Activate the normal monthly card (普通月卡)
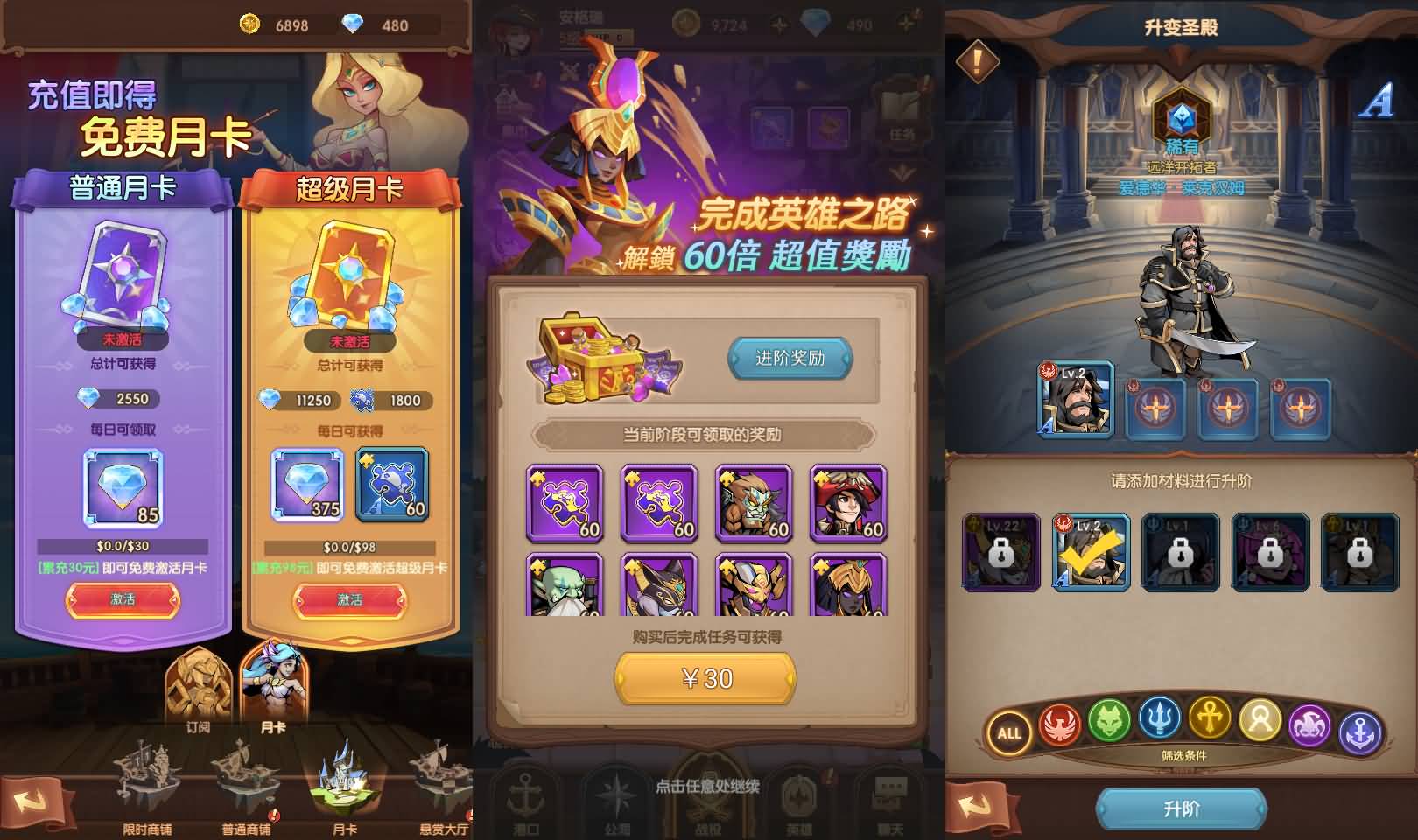This screenshot has width=1418, height=840. [123, 599]
